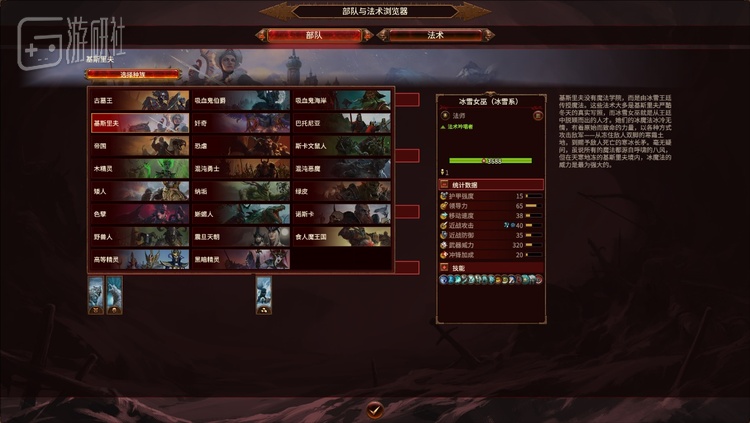Select the 混沌勇士 faction
The height and width of the screenshot is (423, 750).
241,169
